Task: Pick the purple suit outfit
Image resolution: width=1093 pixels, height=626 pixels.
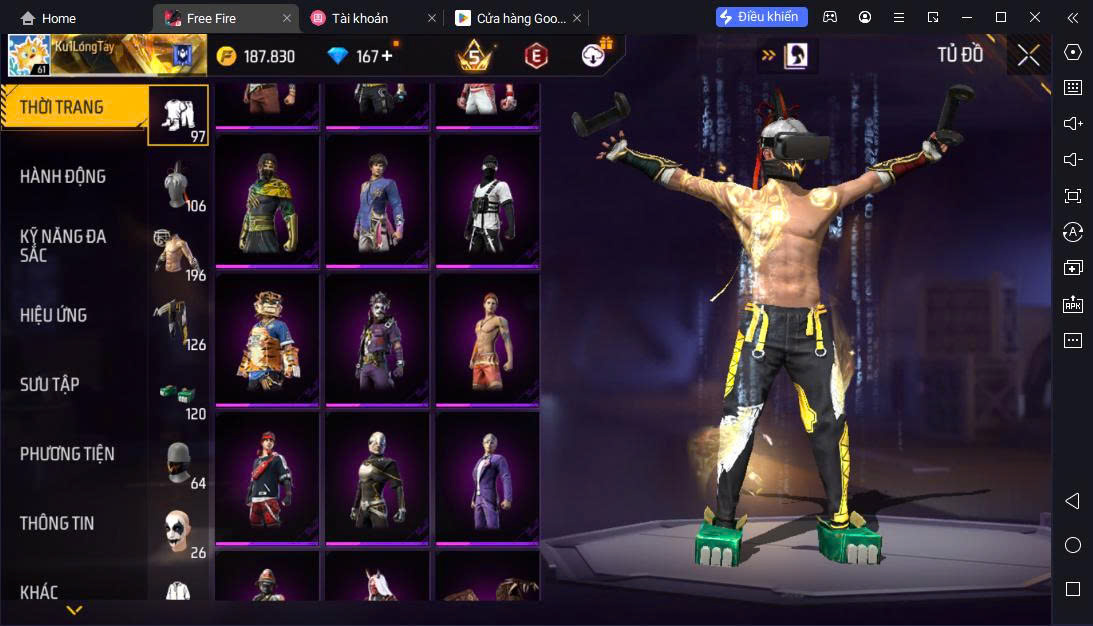Action: [487, 477]
